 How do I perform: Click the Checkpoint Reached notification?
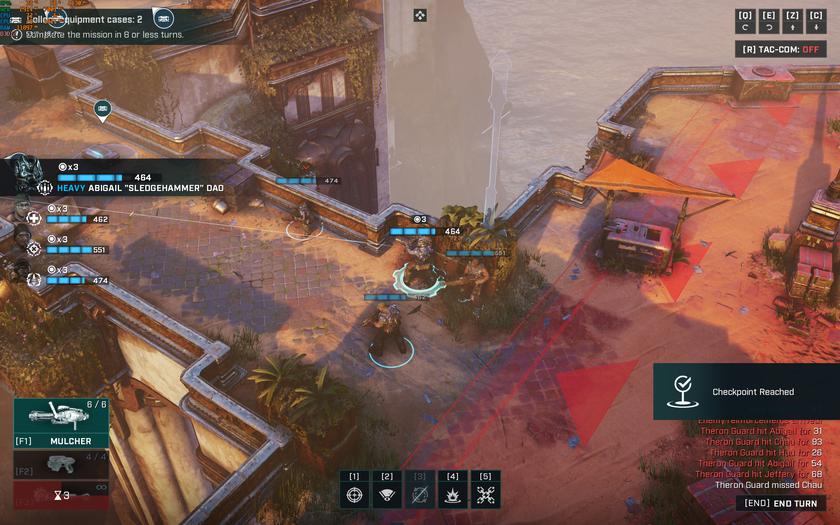click(x=745, y=391)
